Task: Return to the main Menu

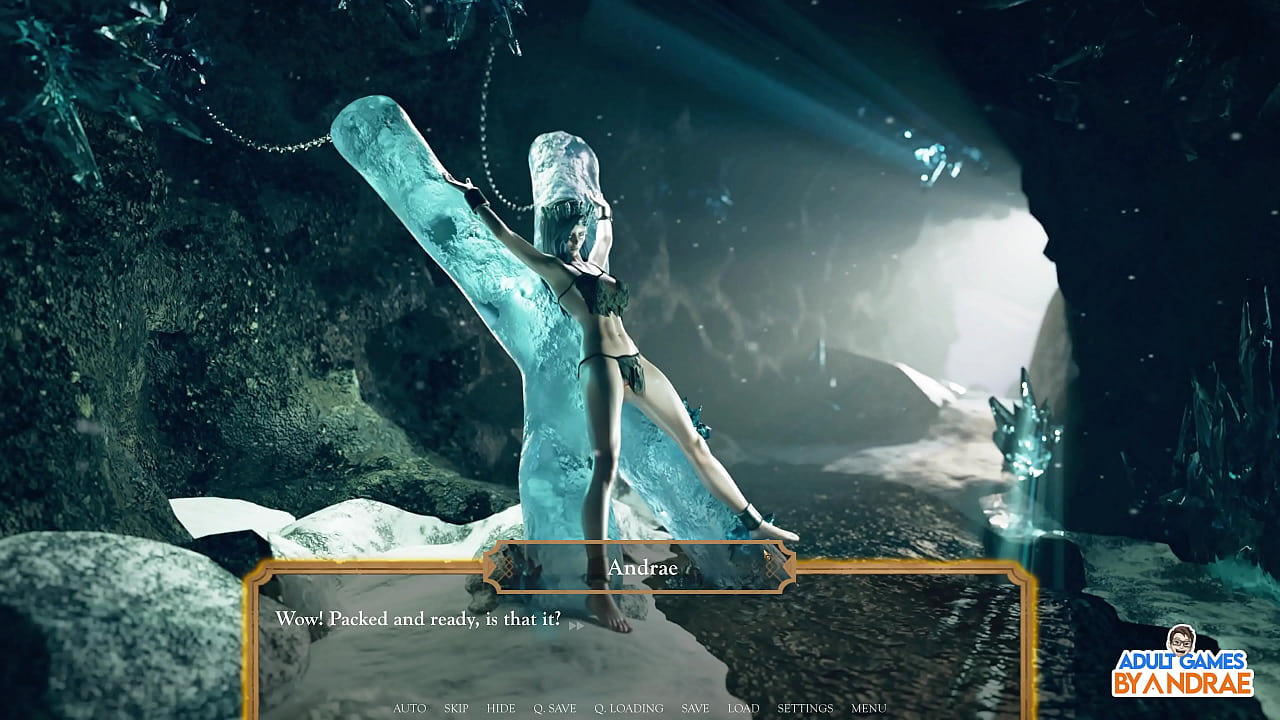Action: pyautogui.click(x=869, y=708)
